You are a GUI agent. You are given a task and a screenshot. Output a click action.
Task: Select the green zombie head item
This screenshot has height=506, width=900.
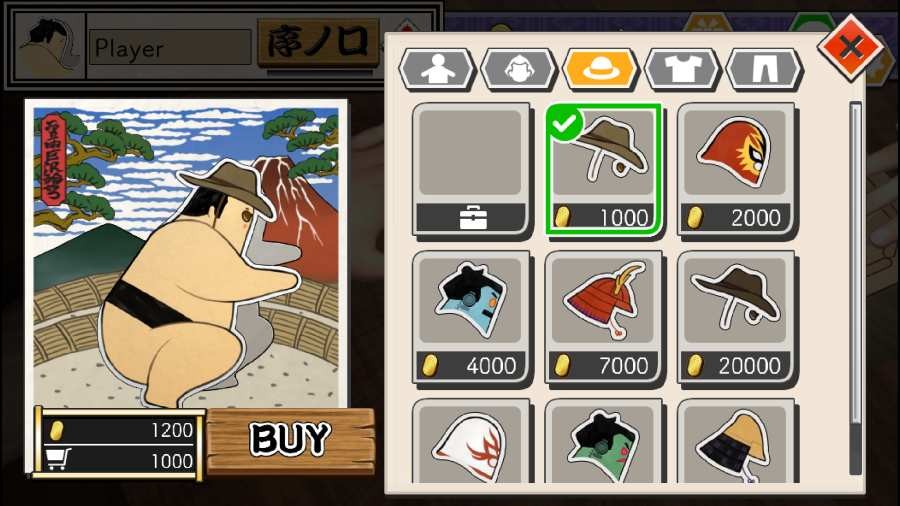tap(603, 443)
